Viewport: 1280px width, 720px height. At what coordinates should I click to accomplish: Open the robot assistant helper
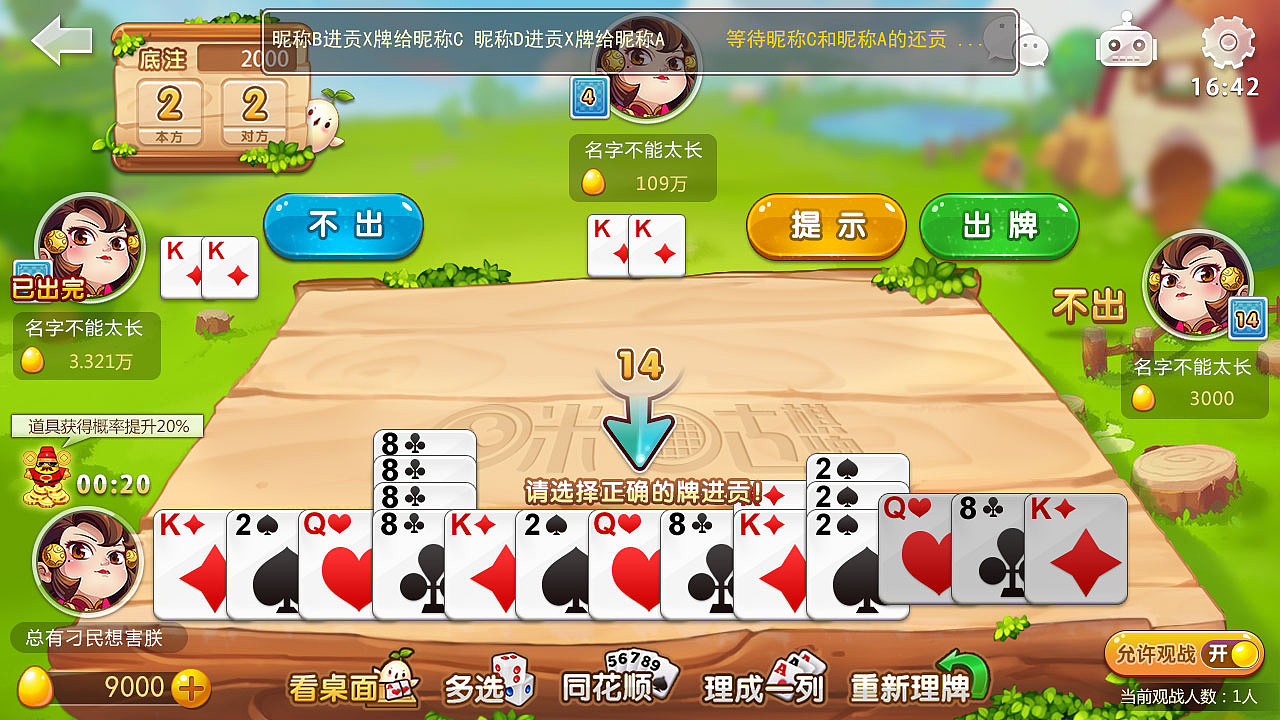click(1128, 45)
